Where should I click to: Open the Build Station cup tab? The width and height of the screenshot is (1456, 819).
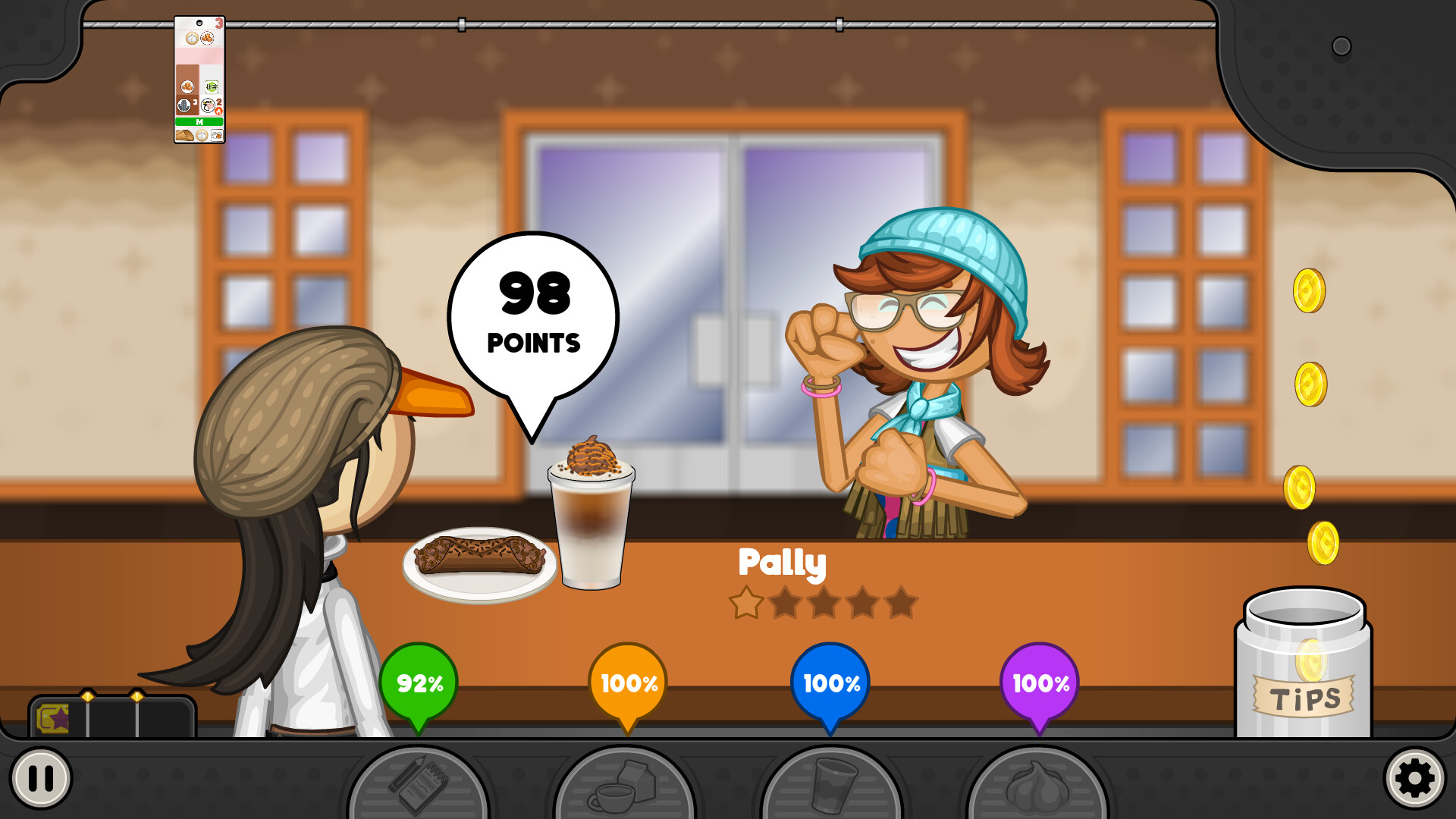[832, 786]
